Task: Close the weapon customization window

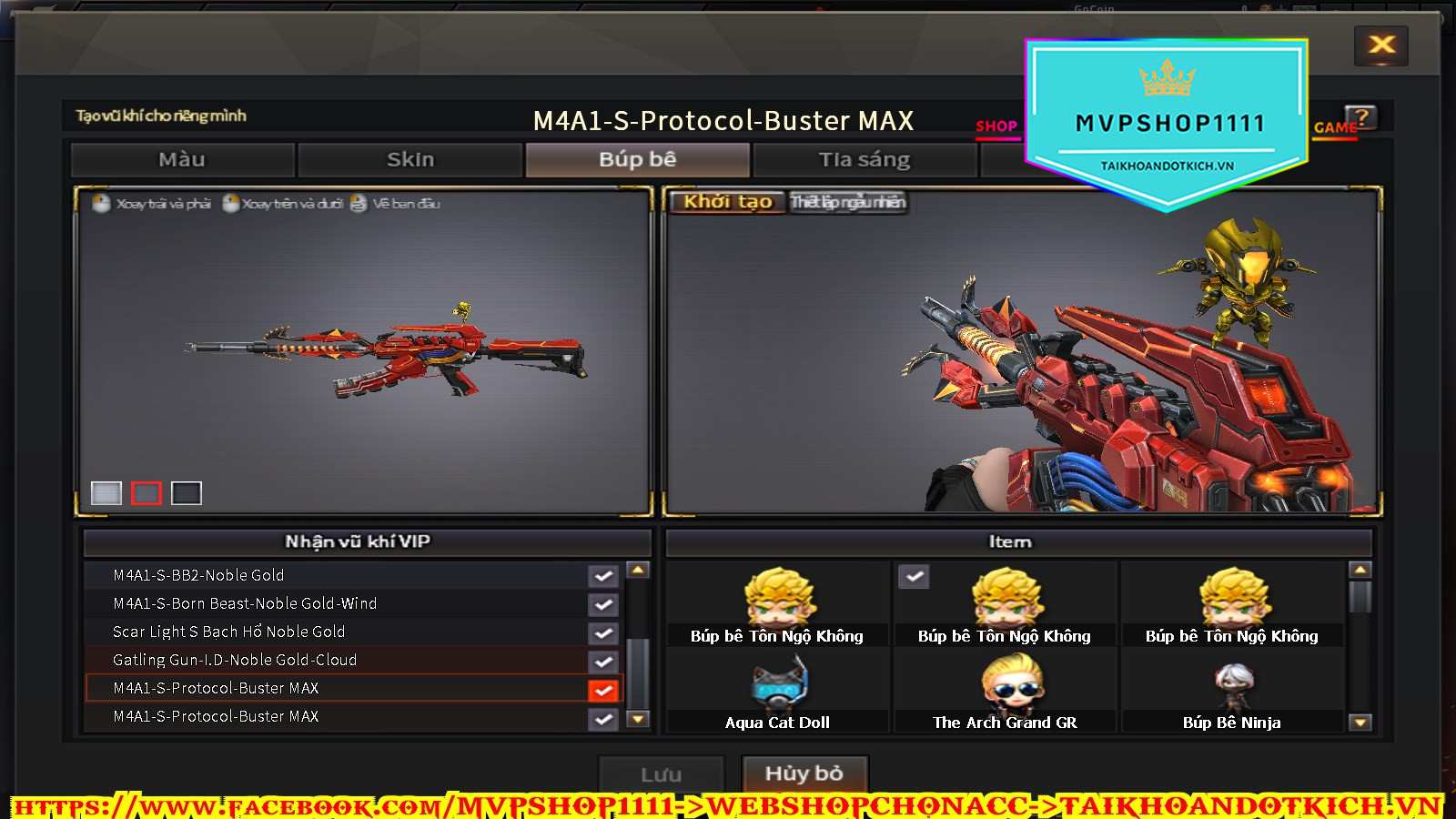Action: click(x=1381, y=45)
